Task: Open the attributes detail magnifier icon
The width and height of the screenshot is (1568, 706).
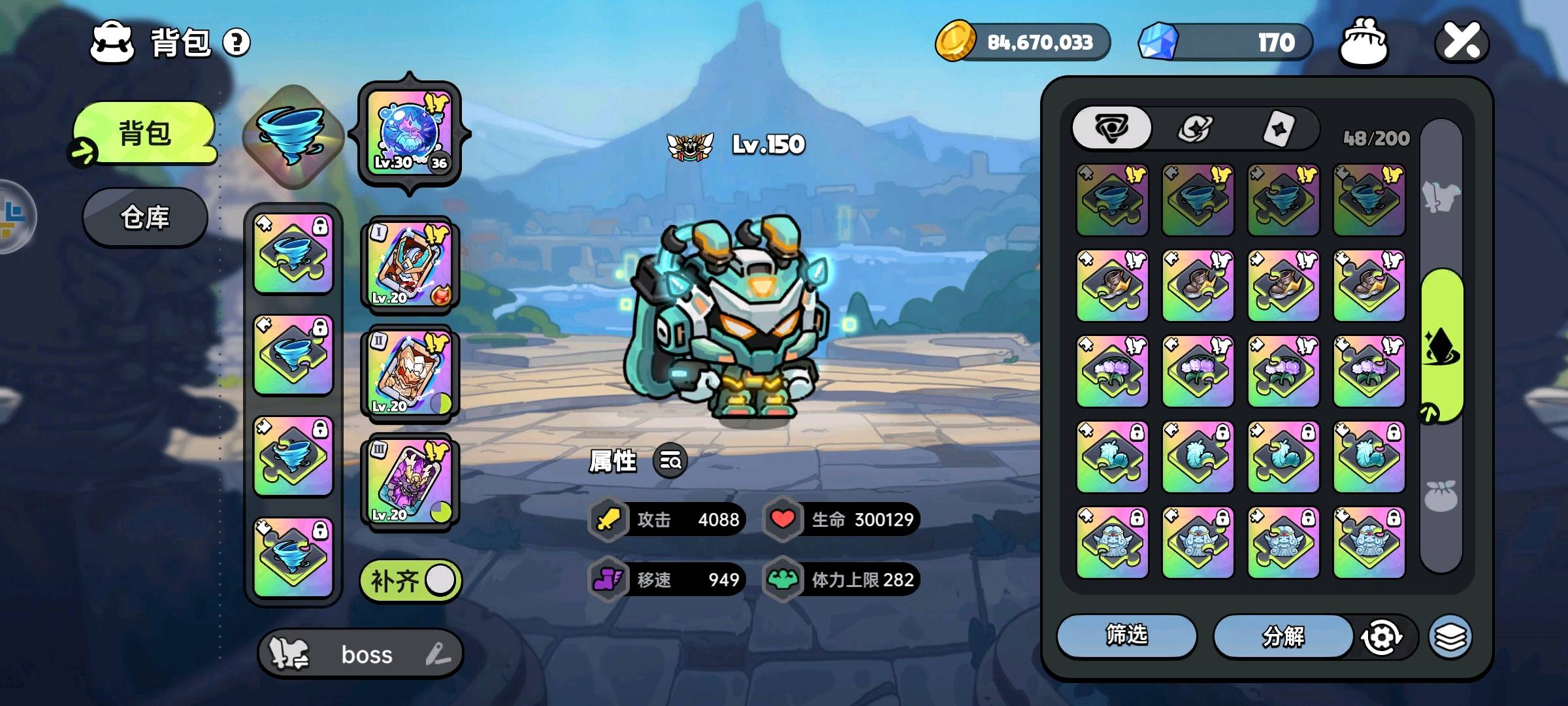Action: pos(670,462)
